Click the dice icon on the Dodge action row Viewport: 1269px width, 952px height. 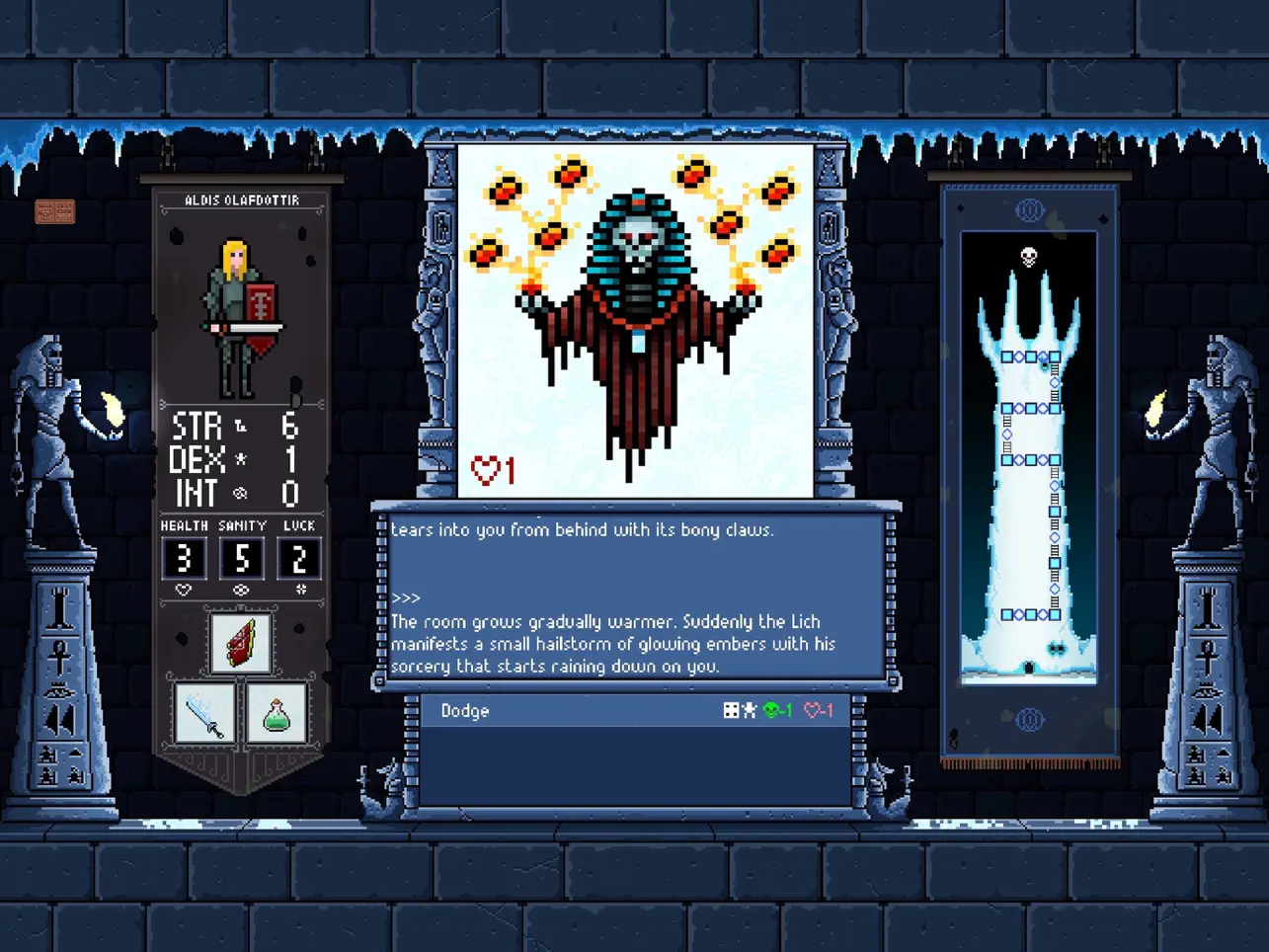click(730, 708)
